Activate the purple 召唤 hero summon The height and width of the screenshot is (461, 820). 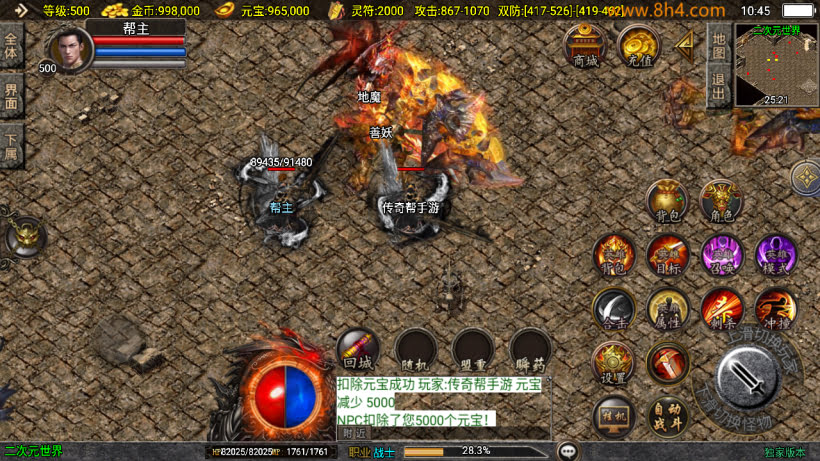point(721,255)
